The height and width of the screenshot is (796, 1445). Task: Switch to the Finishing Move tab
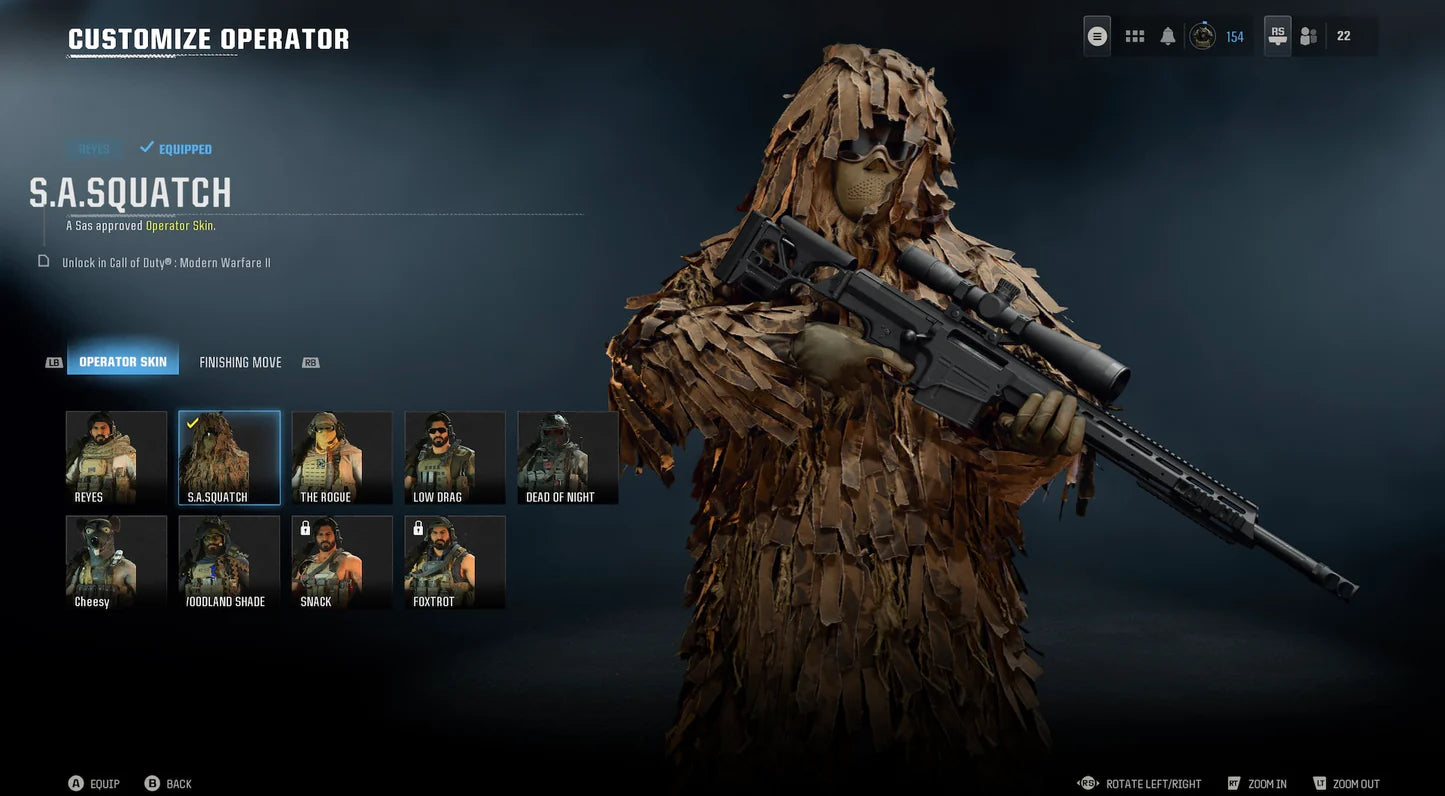(239, 361)
